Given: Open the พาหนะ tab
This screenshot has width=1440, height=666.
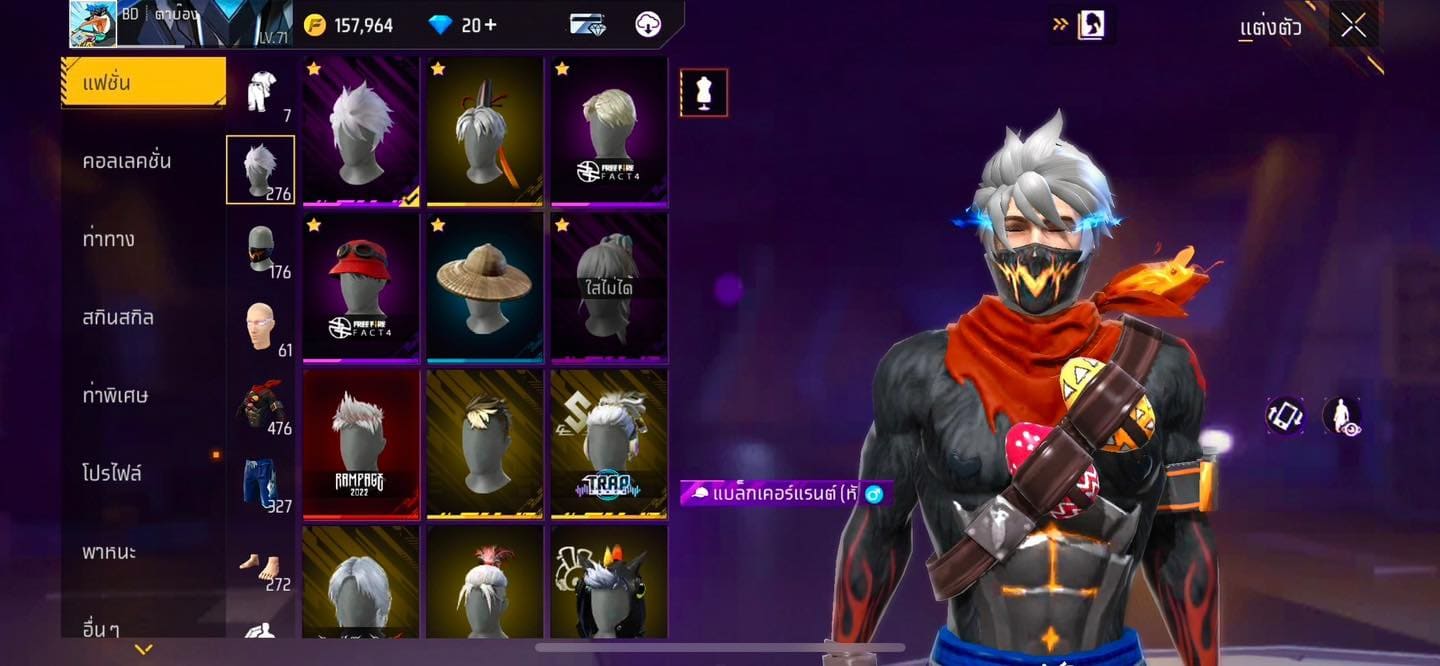Looking at the screenshot, I should [x=109, y=551].
